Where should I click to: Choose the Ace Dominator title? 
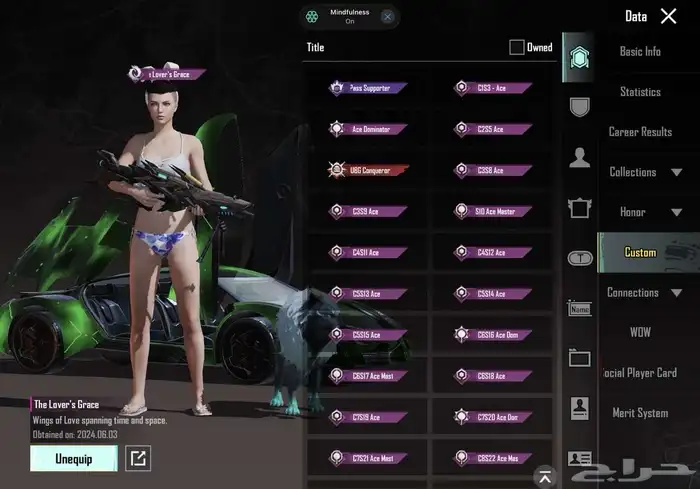click(368, 129)
